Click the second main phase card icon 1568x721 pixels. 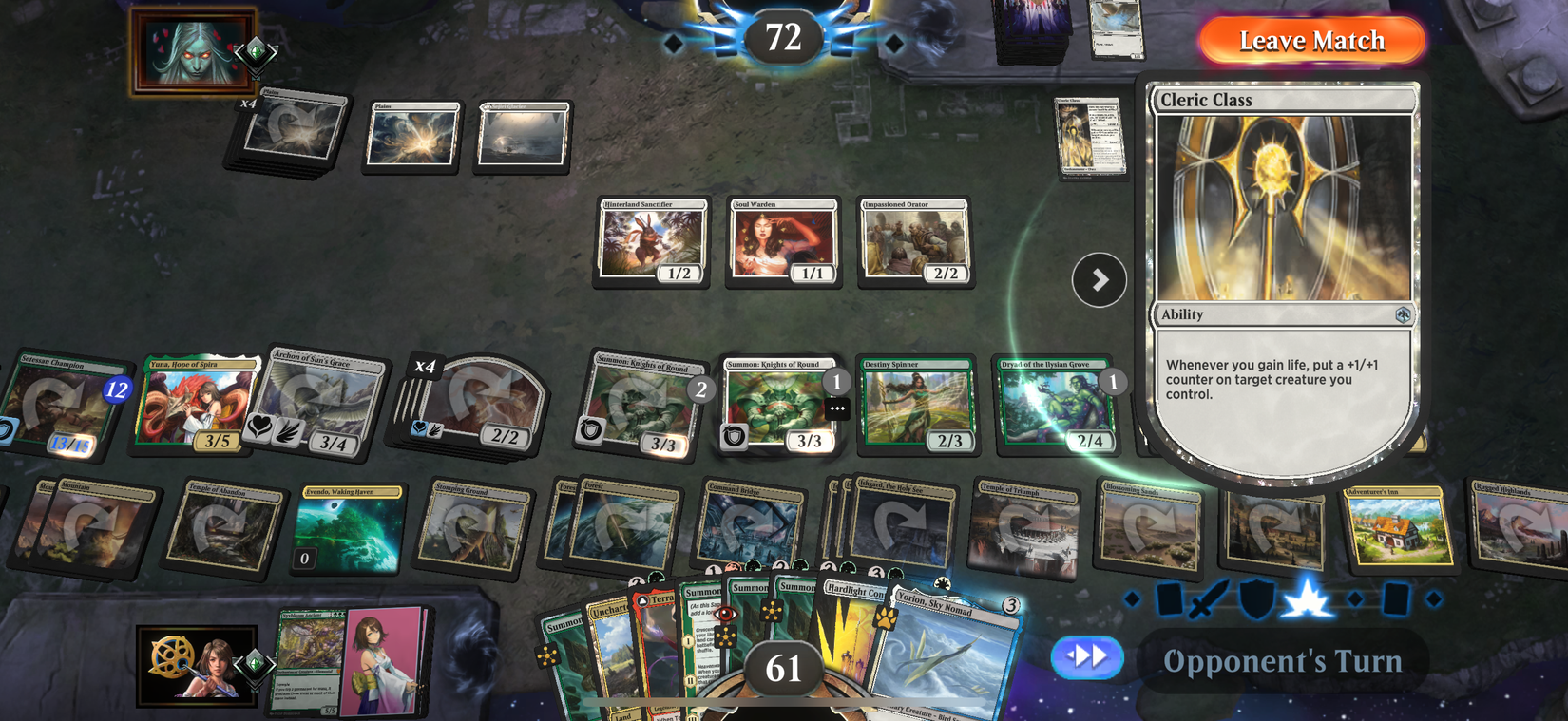[1394, 597]
